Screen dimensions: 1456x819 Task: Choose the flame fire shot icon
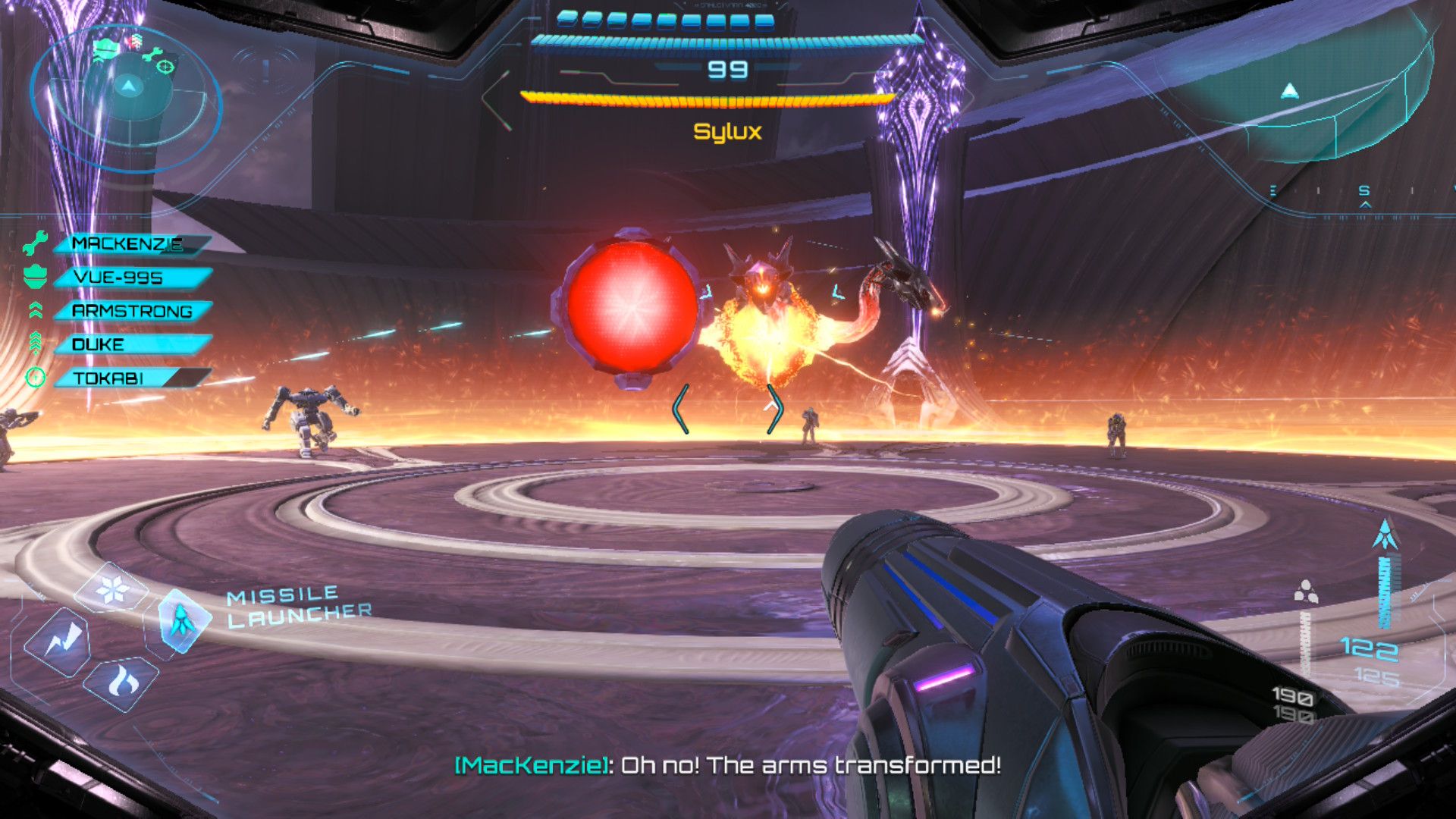[121, 682]
